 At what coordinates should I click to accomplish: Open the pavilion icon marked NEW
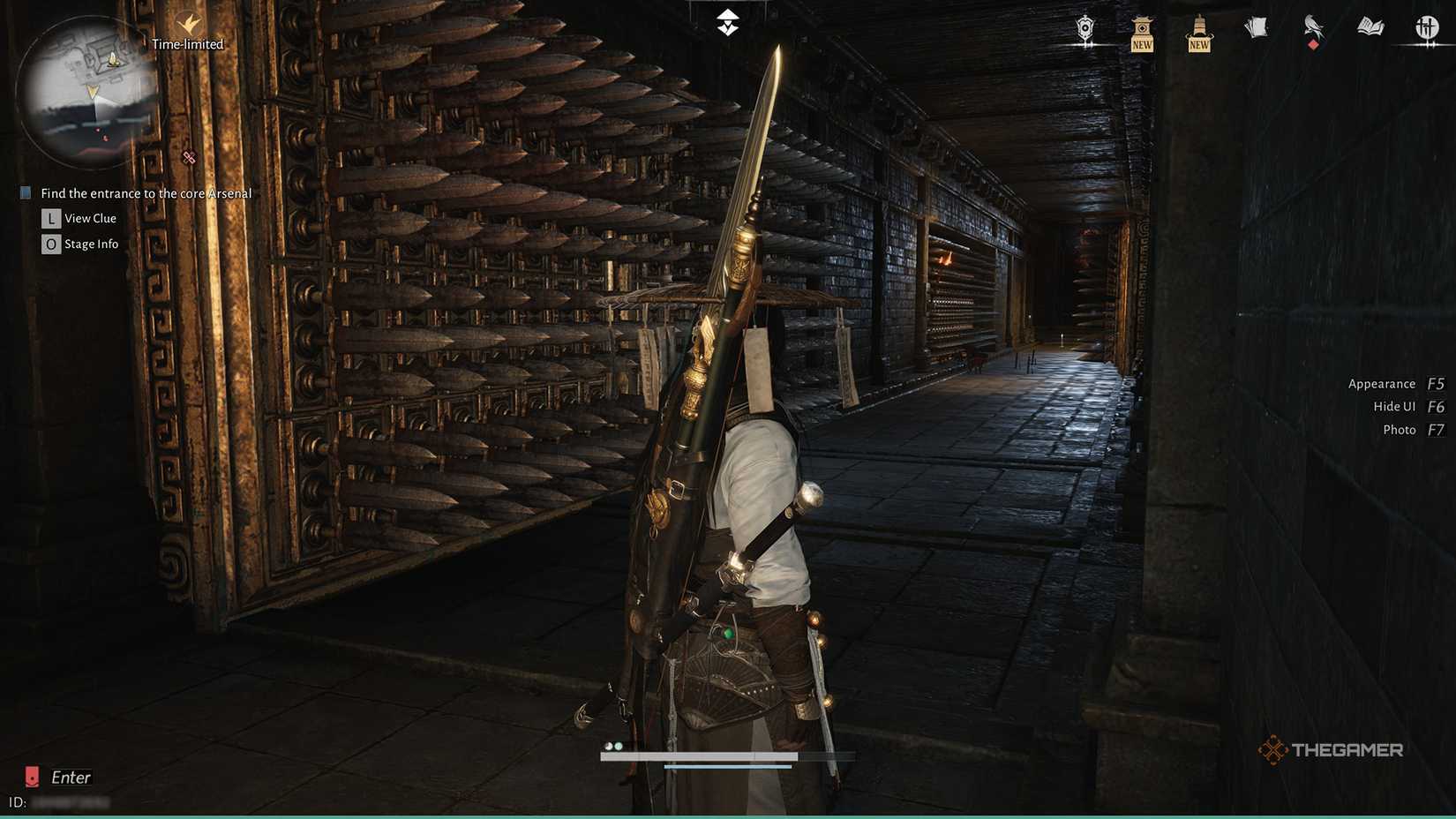click(x=1142, y=34)
